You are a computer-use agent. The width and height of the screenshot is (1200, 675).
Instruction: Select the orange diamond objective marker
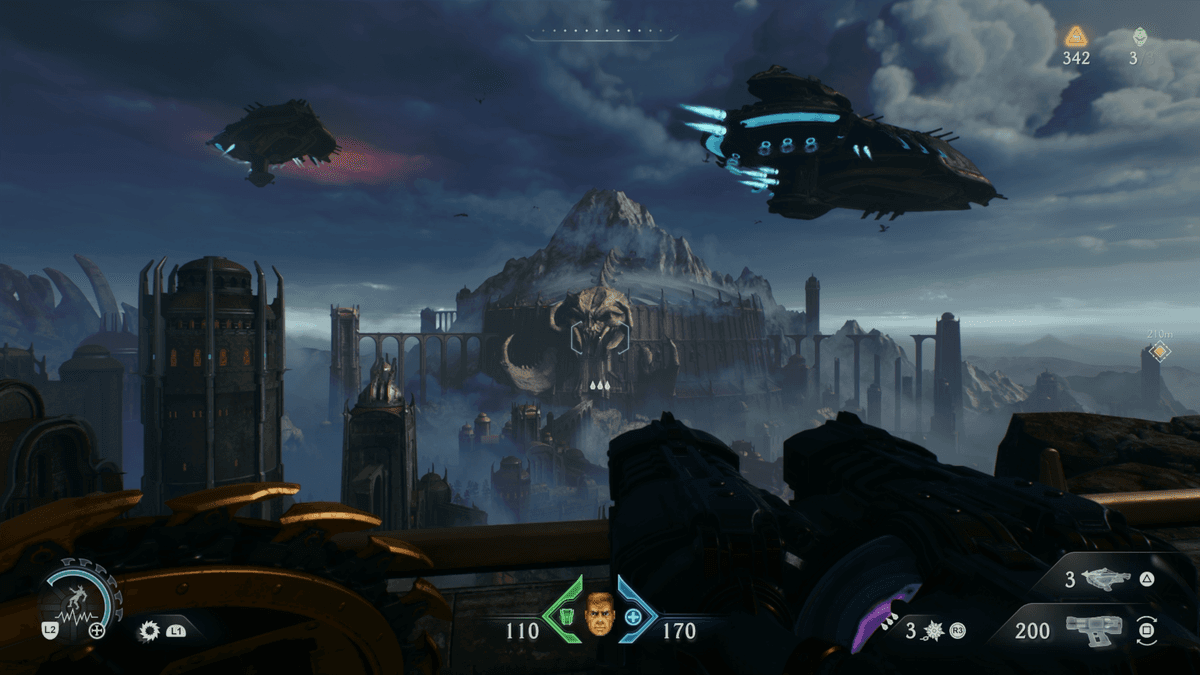point(1159,352)
